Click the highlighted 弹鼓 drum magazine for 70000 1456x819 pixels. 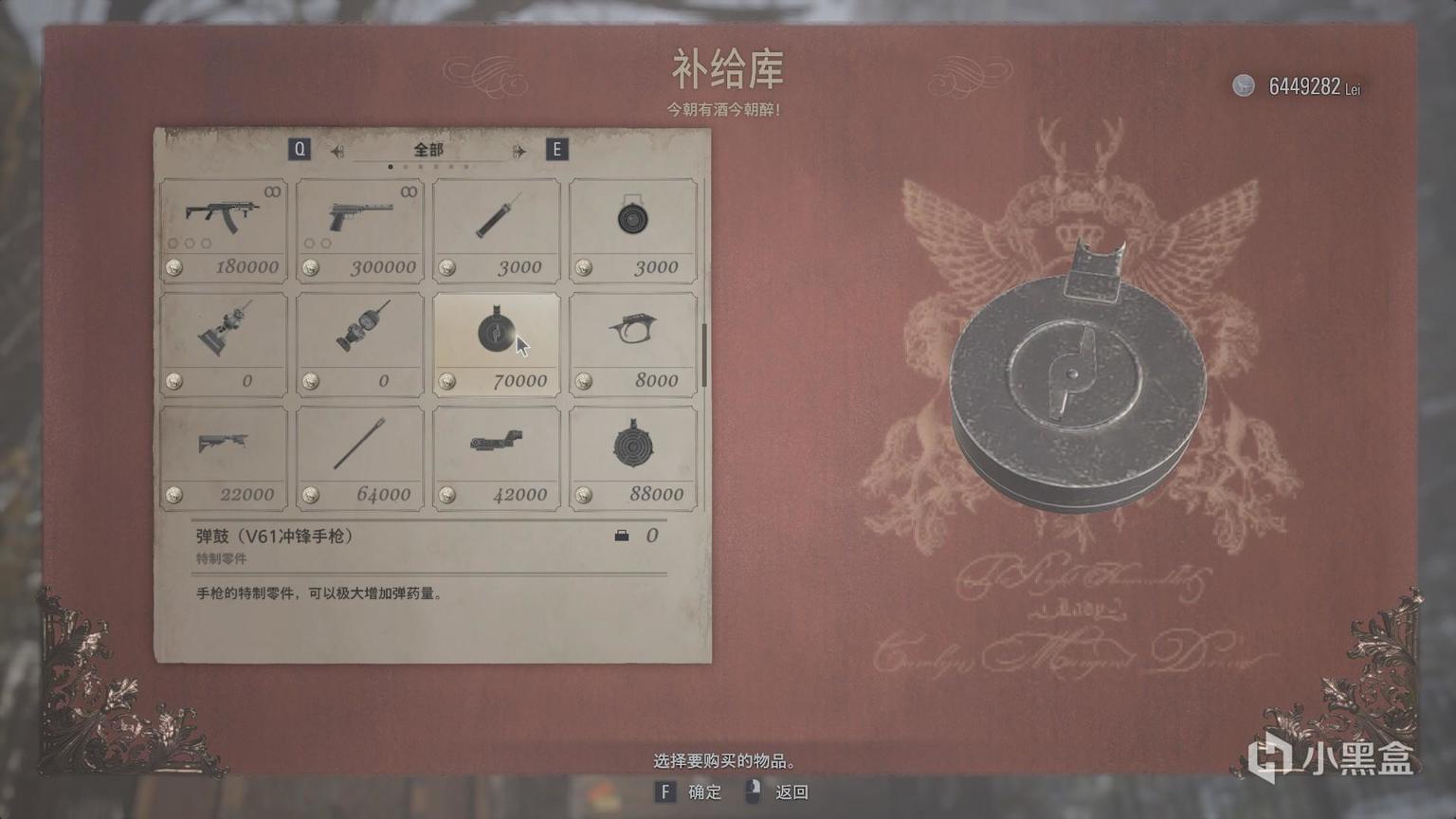496,337
